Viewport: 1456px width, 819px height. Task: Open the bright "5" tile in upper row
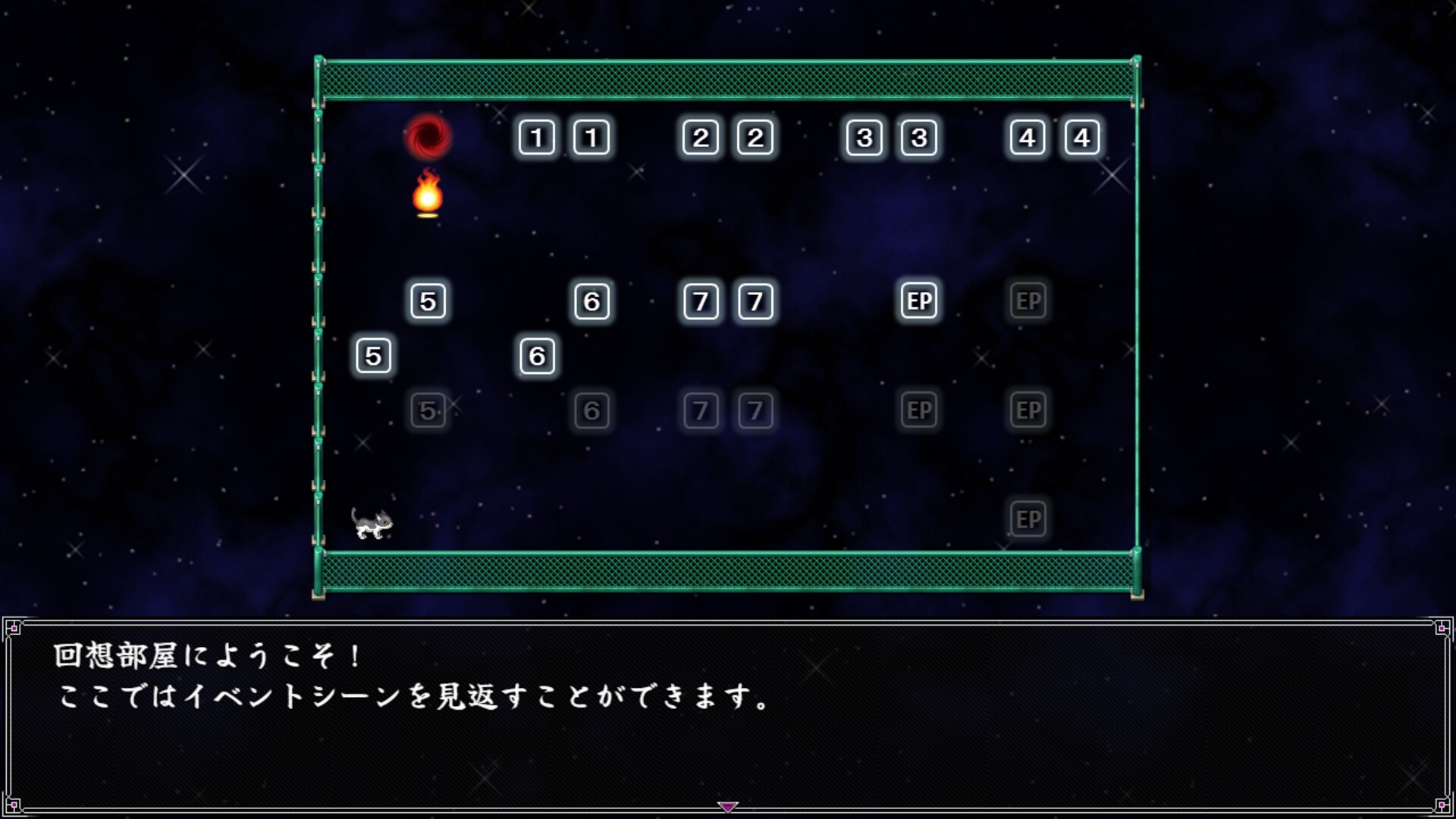tap(428, 300)
